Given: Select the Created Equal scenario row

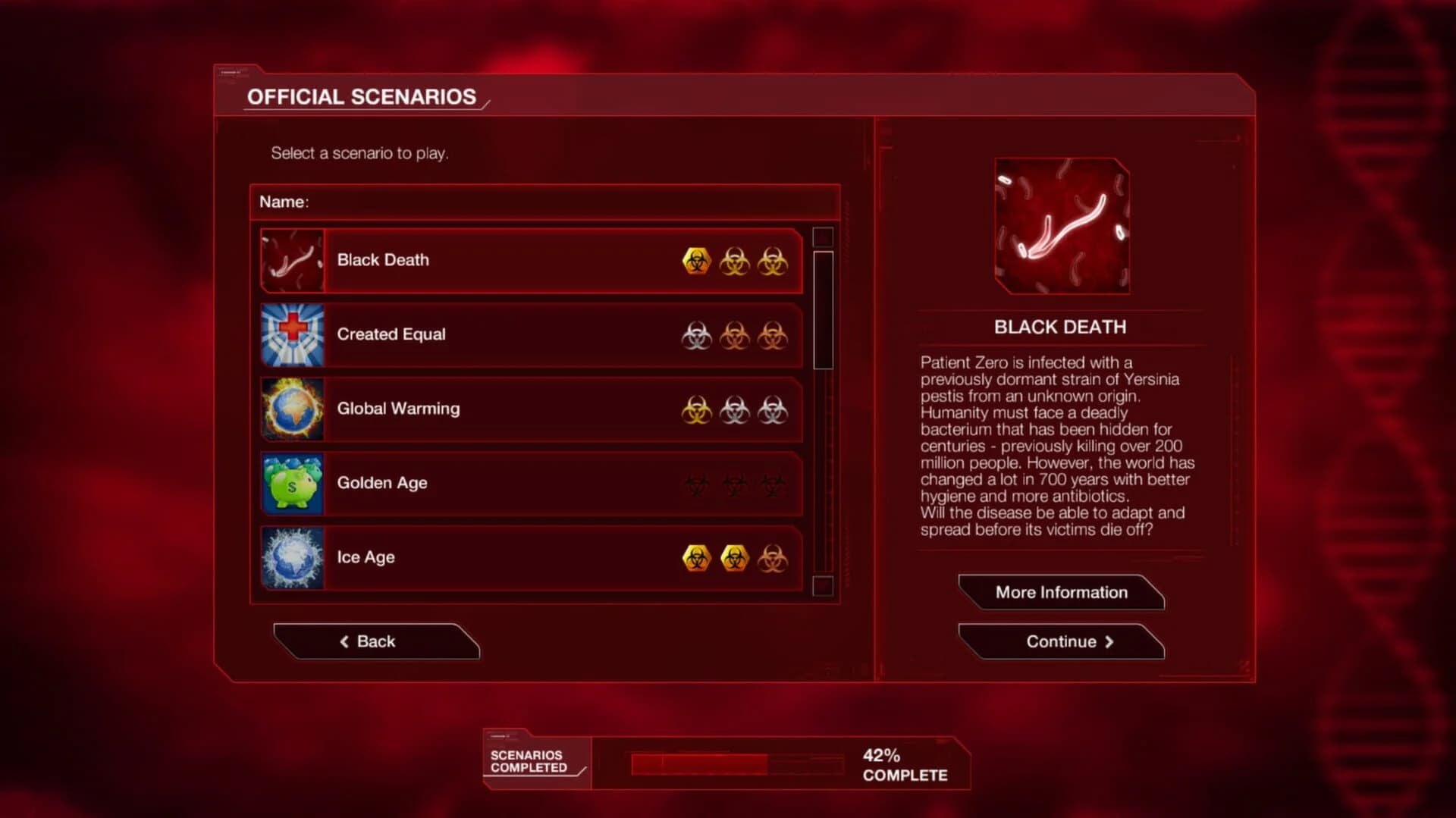Looking at the screenshot, I should tap(531, 334).
